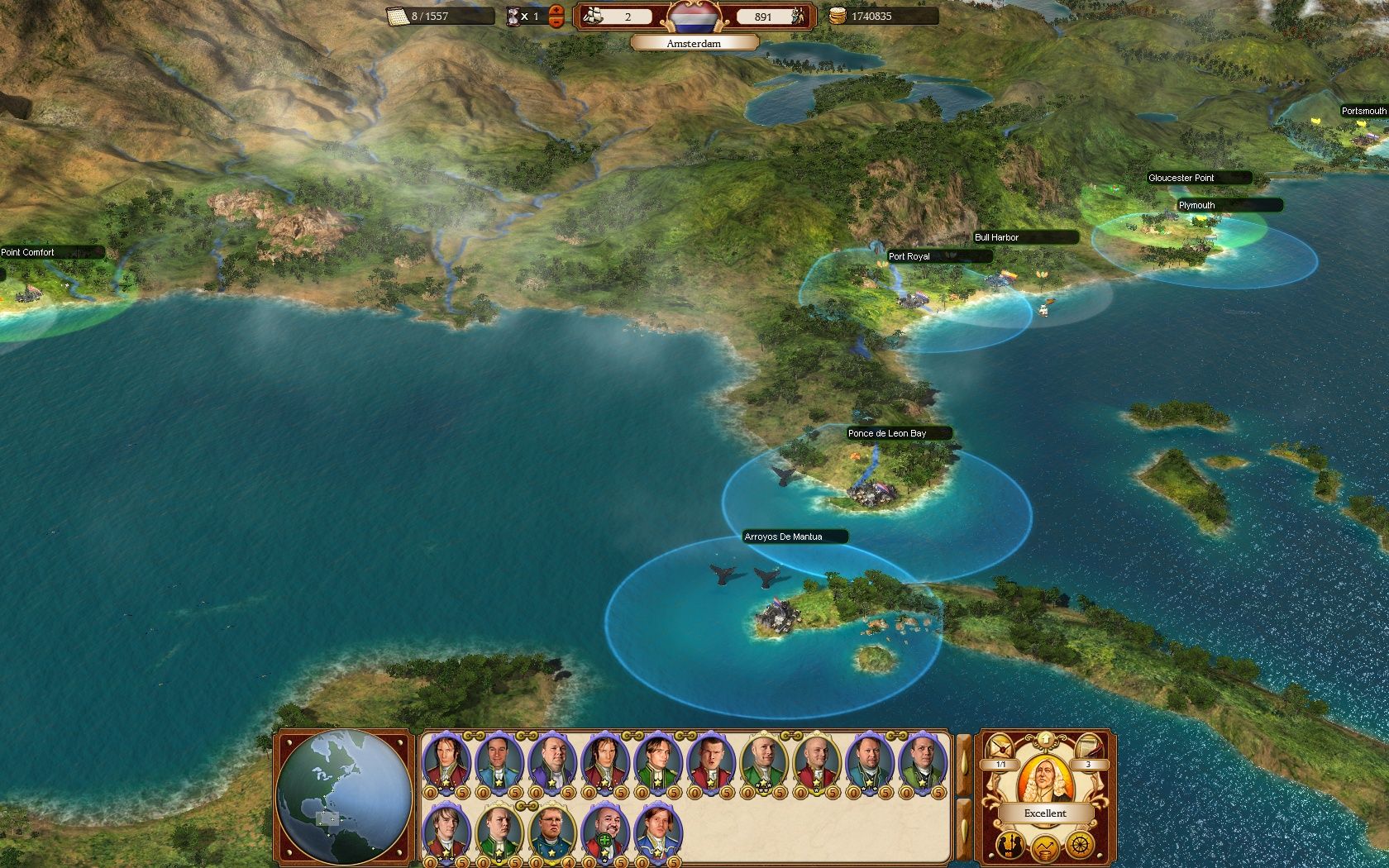This screenshot has height=868, width=1389.
Task: Open the diplomacy silhouettes button
Action: (1010, 845)
